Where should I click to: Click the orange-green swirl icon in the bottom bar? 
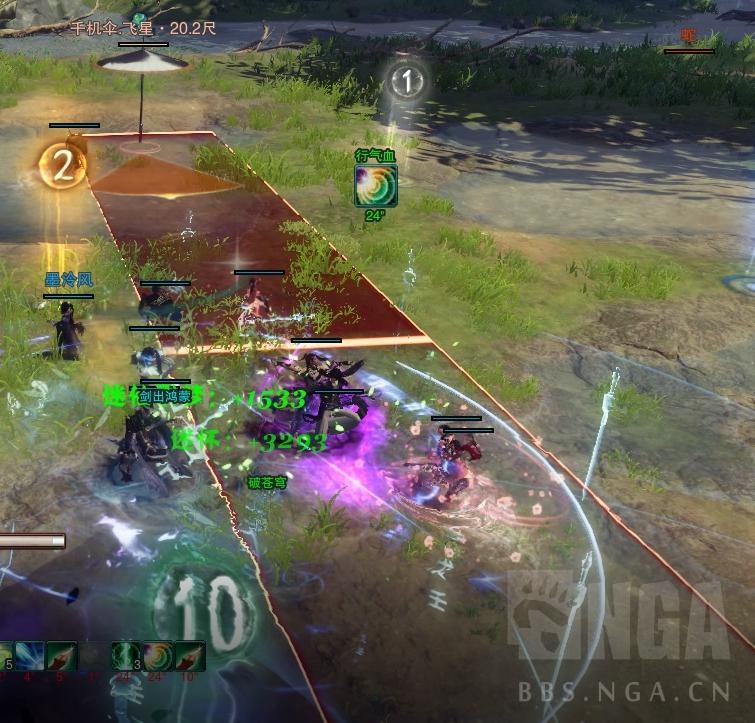coord(158,656)
